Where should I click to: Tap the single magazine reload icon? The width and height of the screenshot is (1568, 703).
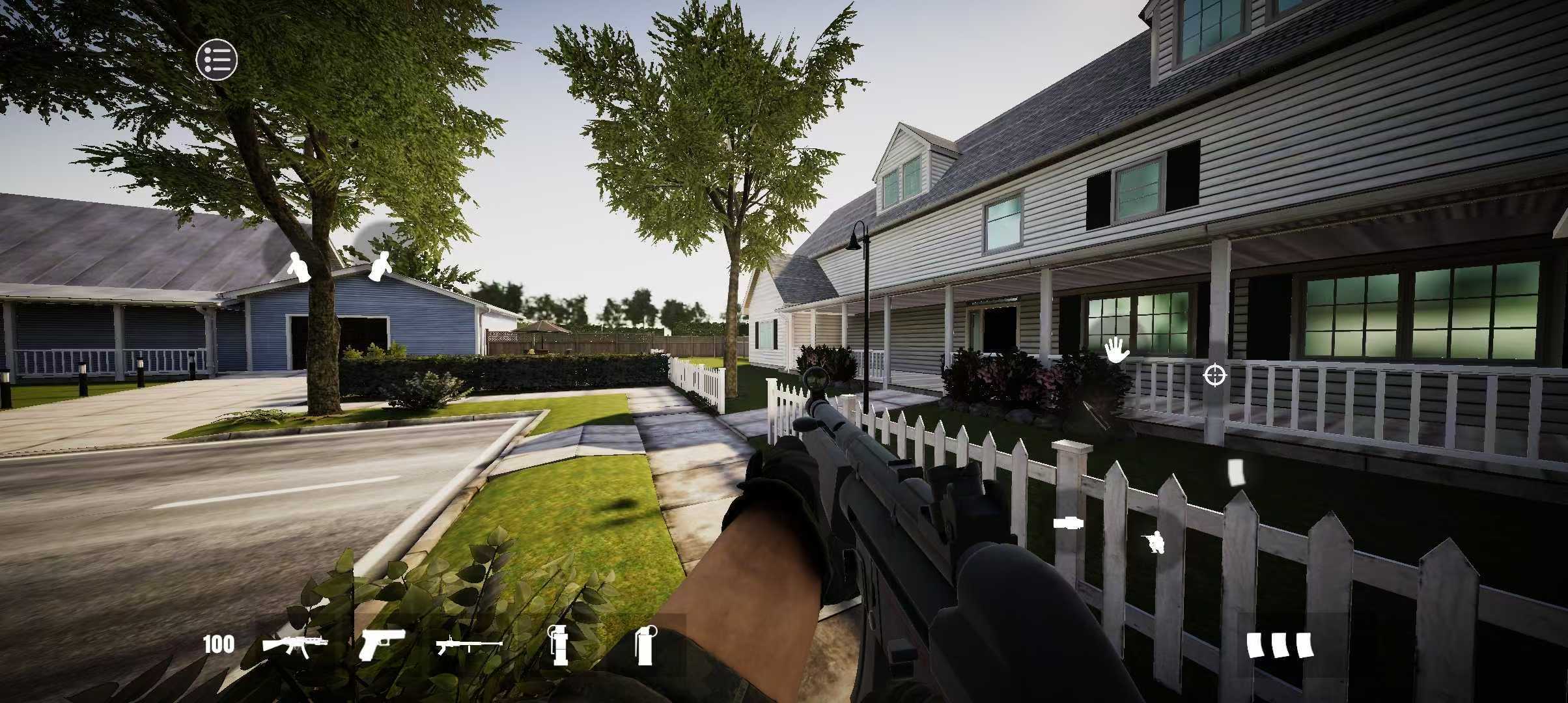click(1236, 472)
